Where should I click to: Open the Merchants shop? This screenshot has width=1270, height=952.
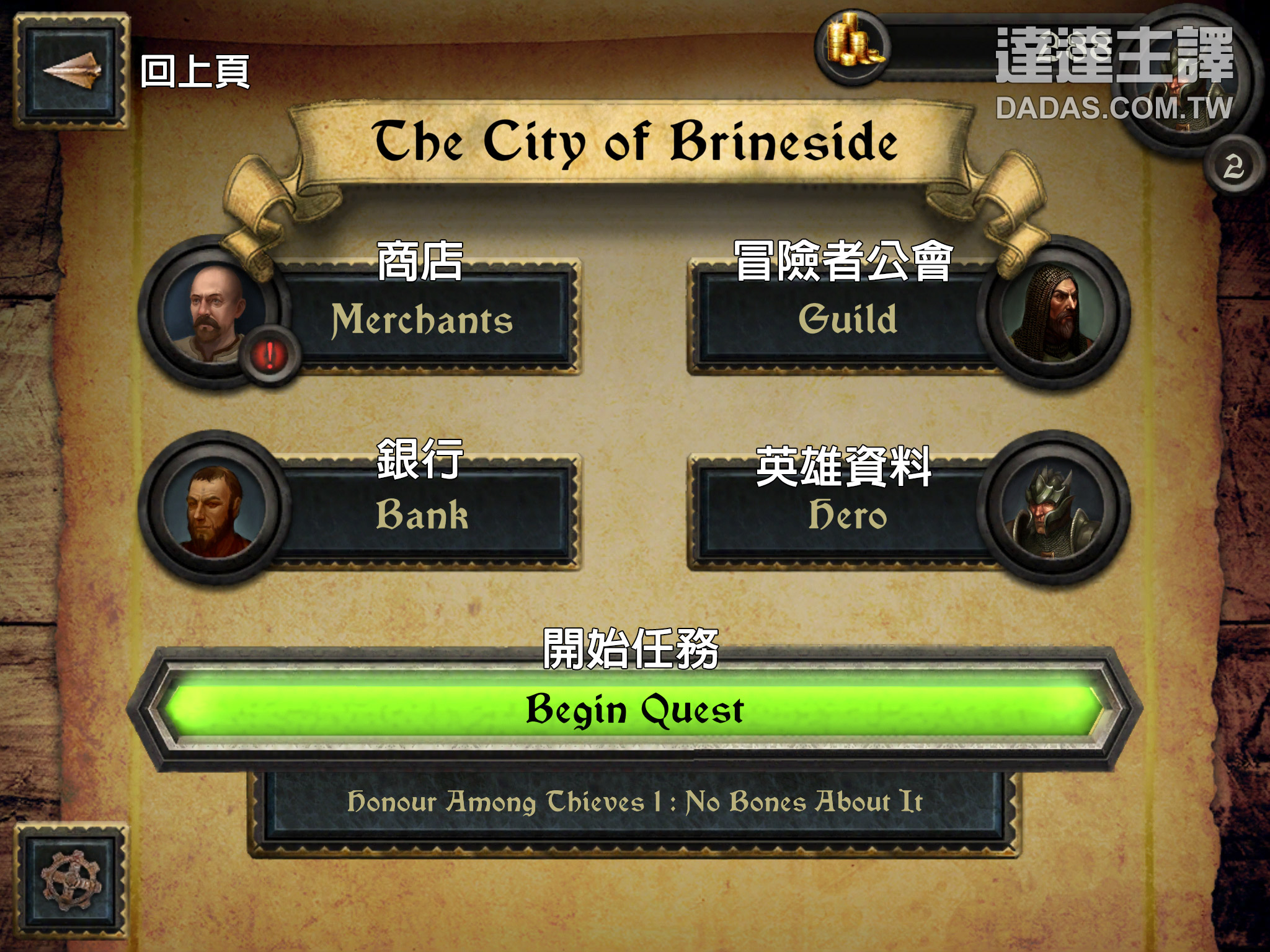(423, 320)
